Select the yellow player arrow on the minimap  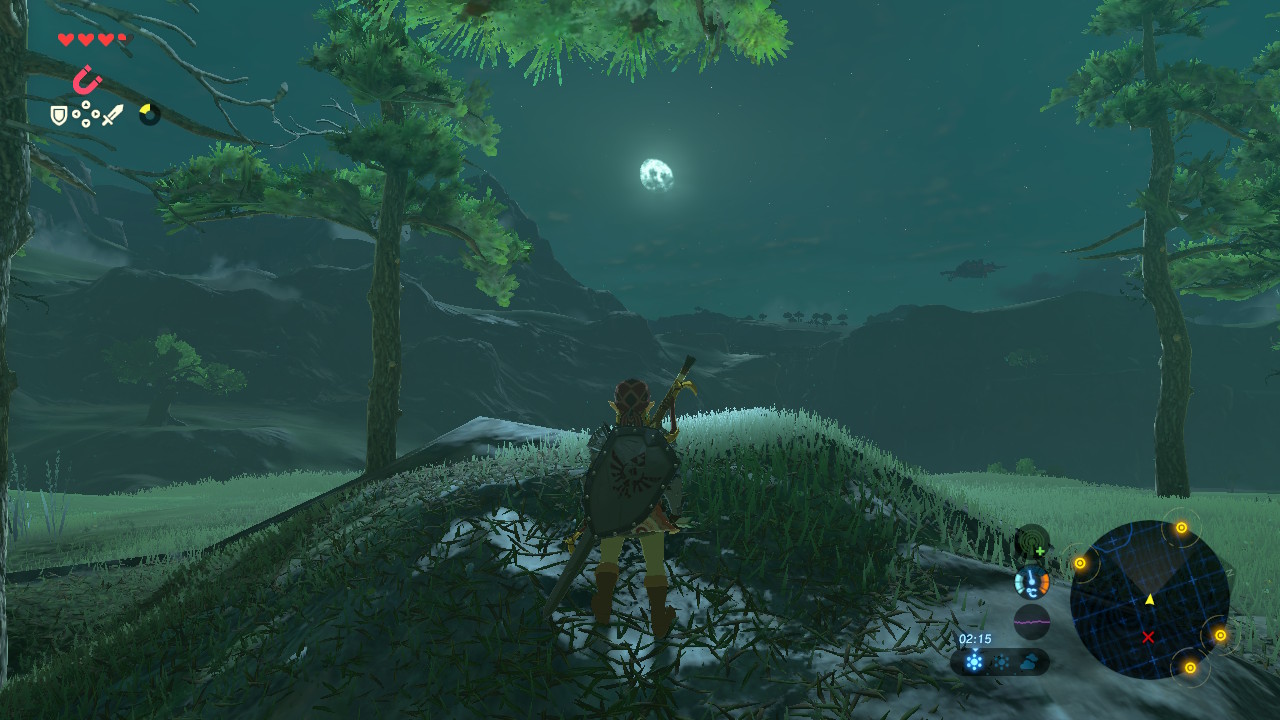click(1149, 599)
